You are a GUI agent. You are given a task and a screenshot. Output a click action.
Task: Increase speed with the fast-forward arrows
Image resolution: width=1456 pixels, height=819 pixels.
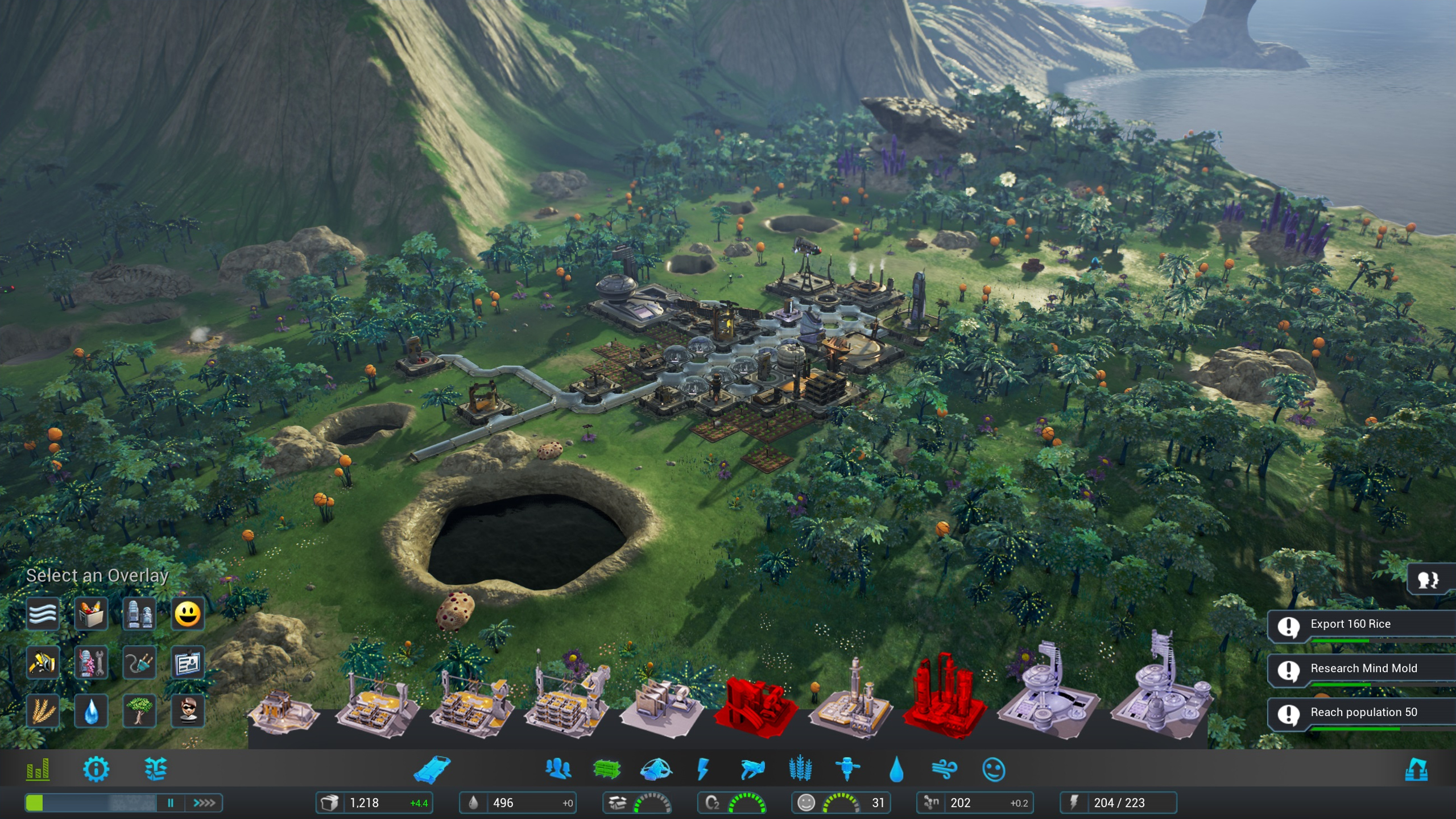pos(204,803)
